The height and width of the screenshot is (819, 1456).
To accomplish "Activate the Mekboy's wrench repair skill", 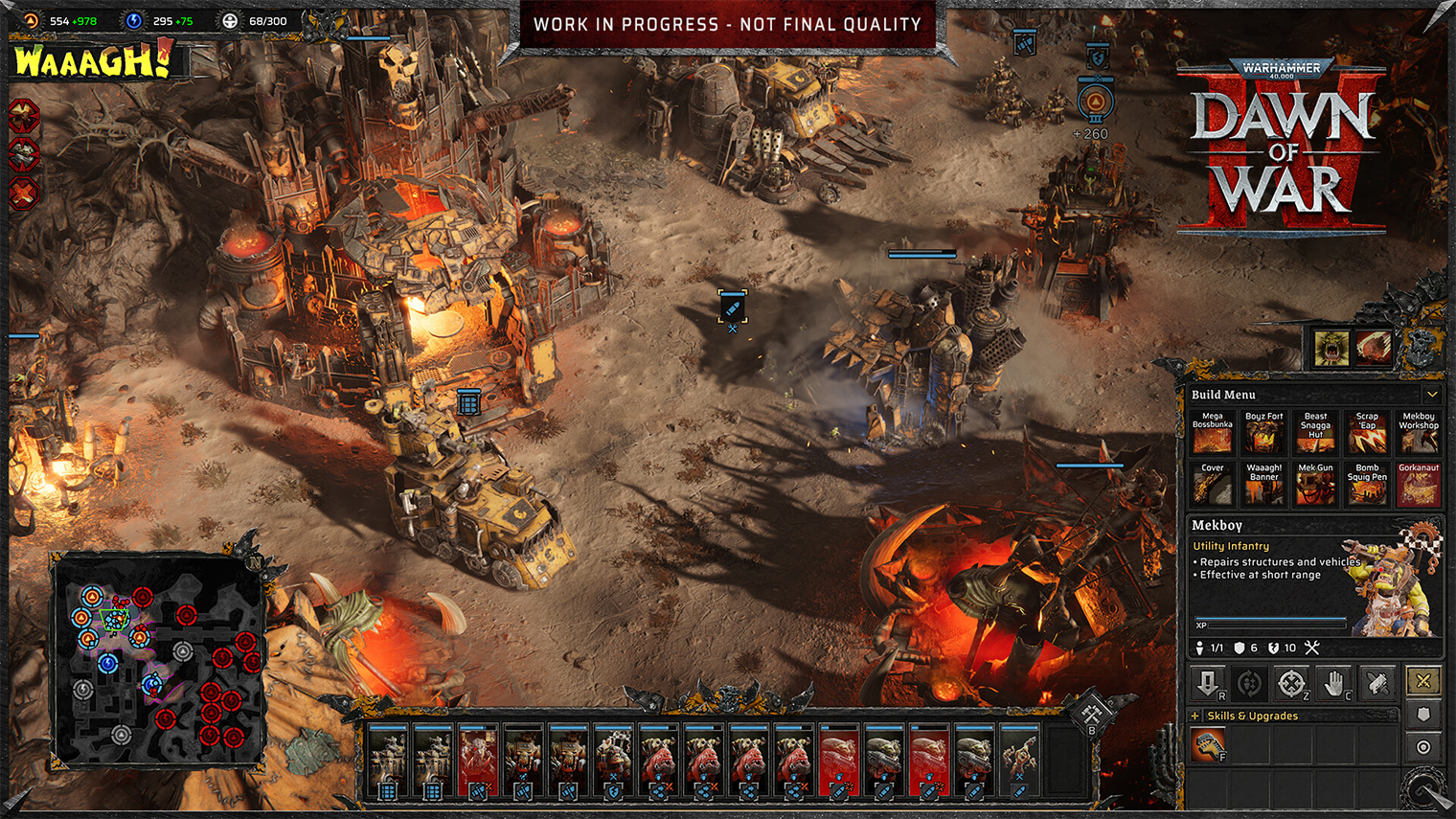I will pyautogui.click(x=1210, y=744).
